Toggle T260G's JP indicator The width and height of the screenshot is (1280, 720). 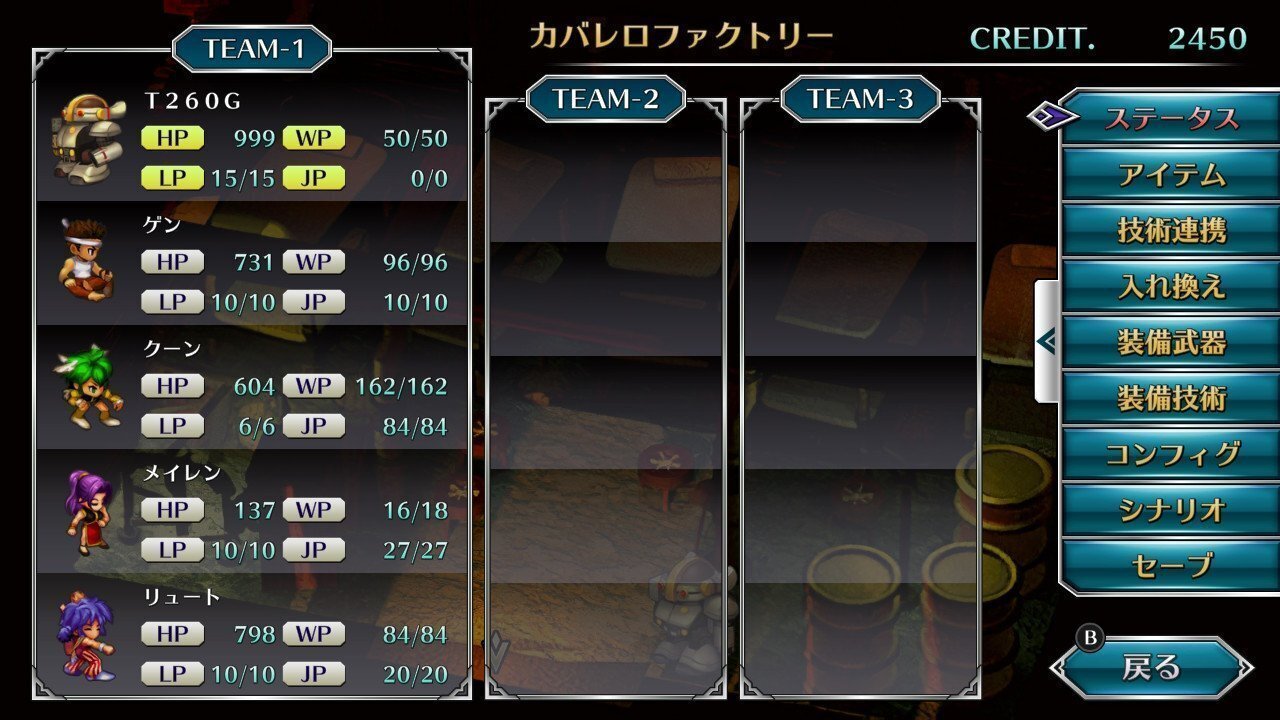pos(313,177)
